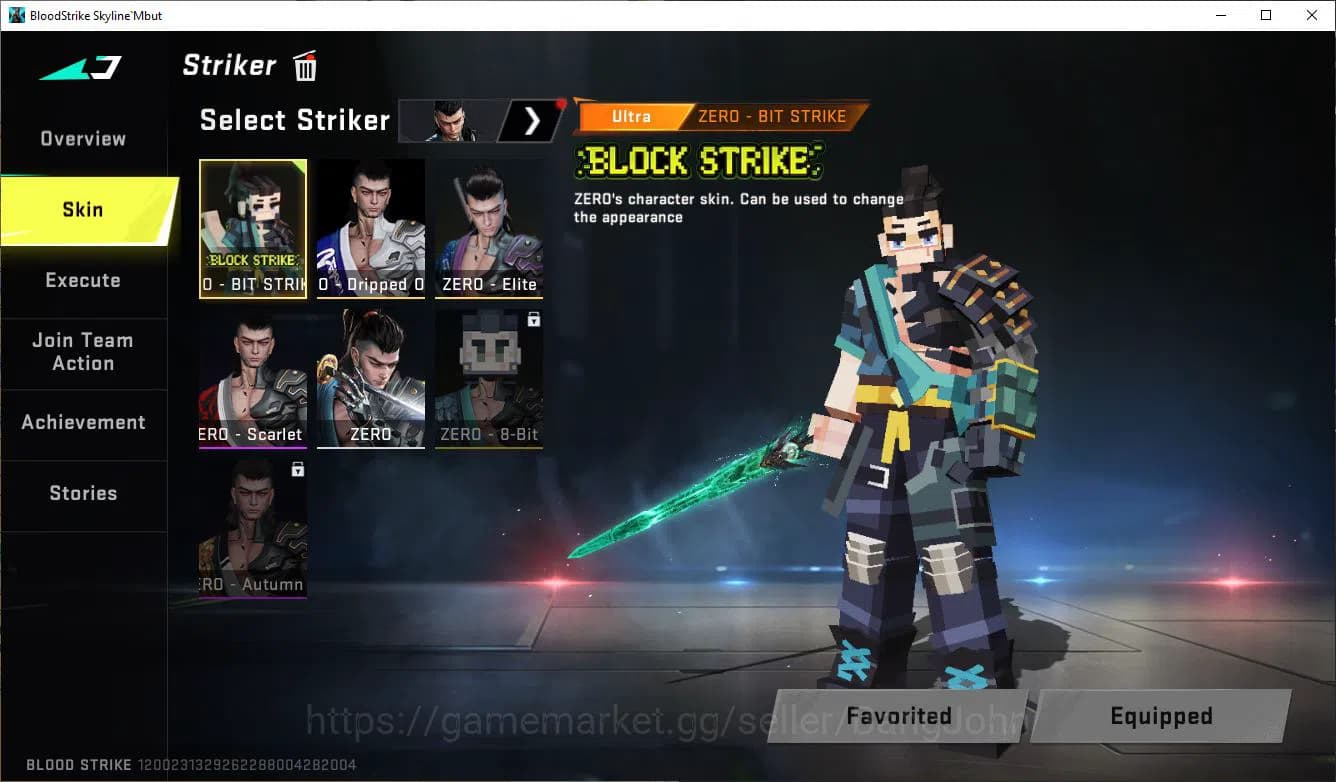Select the ZERO - Elite skin
Screen dimensions: 1336x782
488,228
